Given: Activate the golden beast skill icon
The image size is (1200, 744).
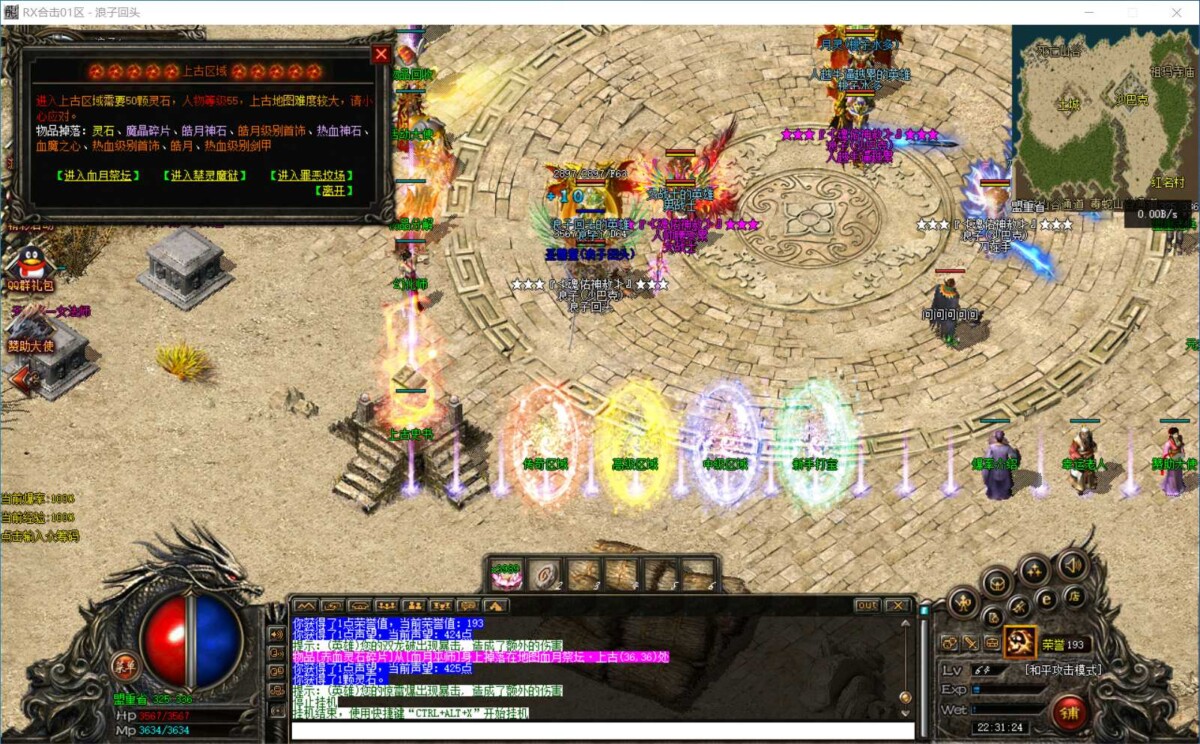Looking at the screenshot, I should click(x=1020, y=641).
